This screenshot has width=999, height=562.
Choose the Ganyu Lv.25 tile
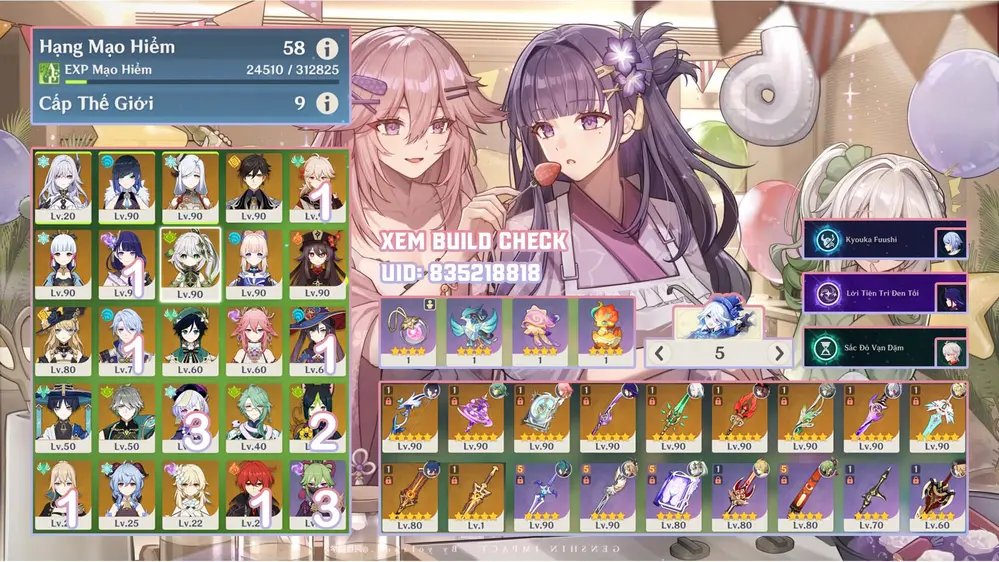tap(126, 494)
